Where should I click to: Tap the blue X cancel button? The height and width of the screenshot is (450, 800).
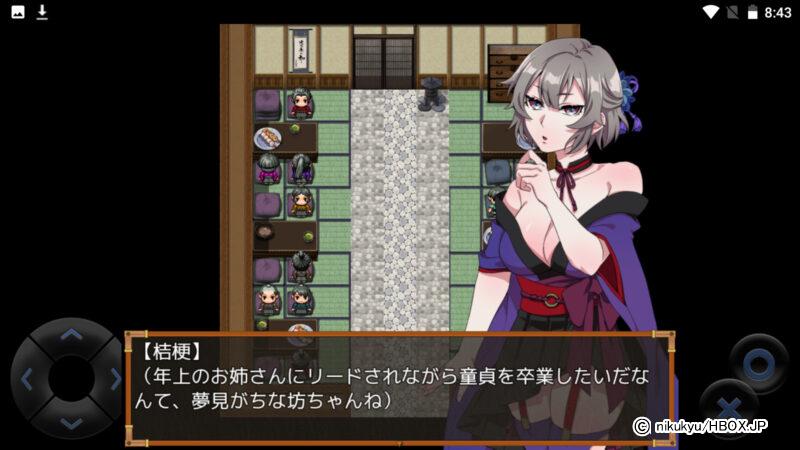tap(727, 408)
